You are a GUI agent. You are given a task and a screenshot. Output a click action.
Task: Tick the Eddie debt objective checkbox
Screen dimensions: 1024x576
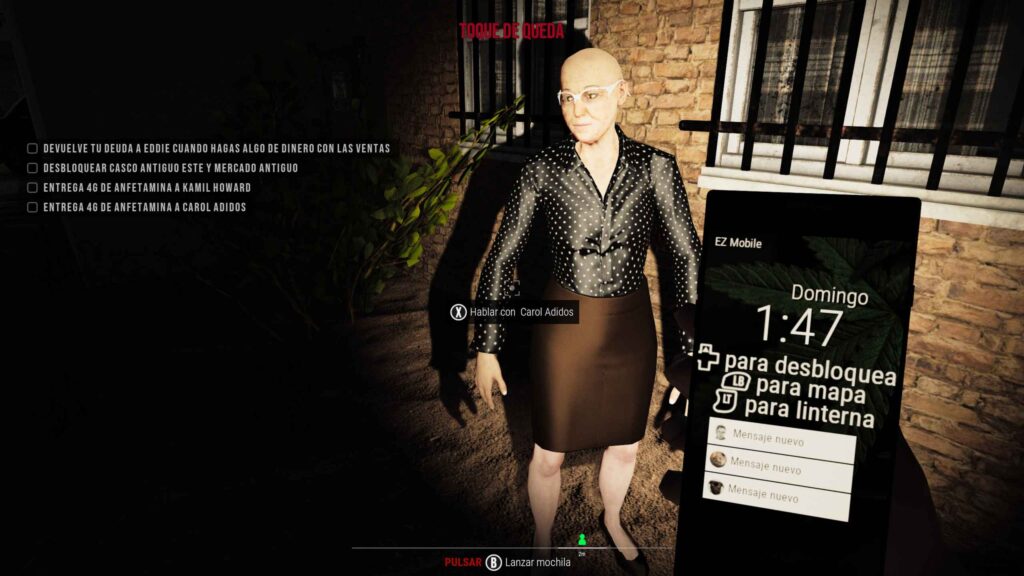[x=32, y=149]
